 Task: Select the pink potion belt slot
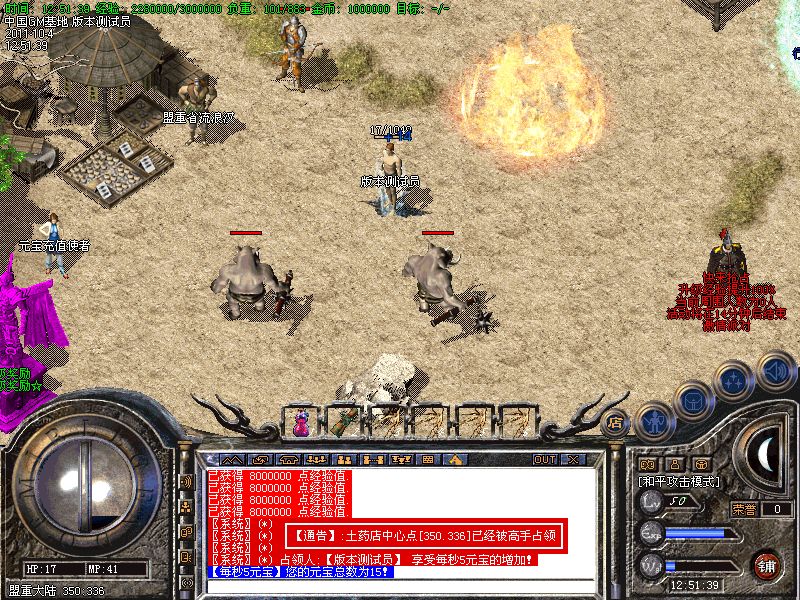300,422
